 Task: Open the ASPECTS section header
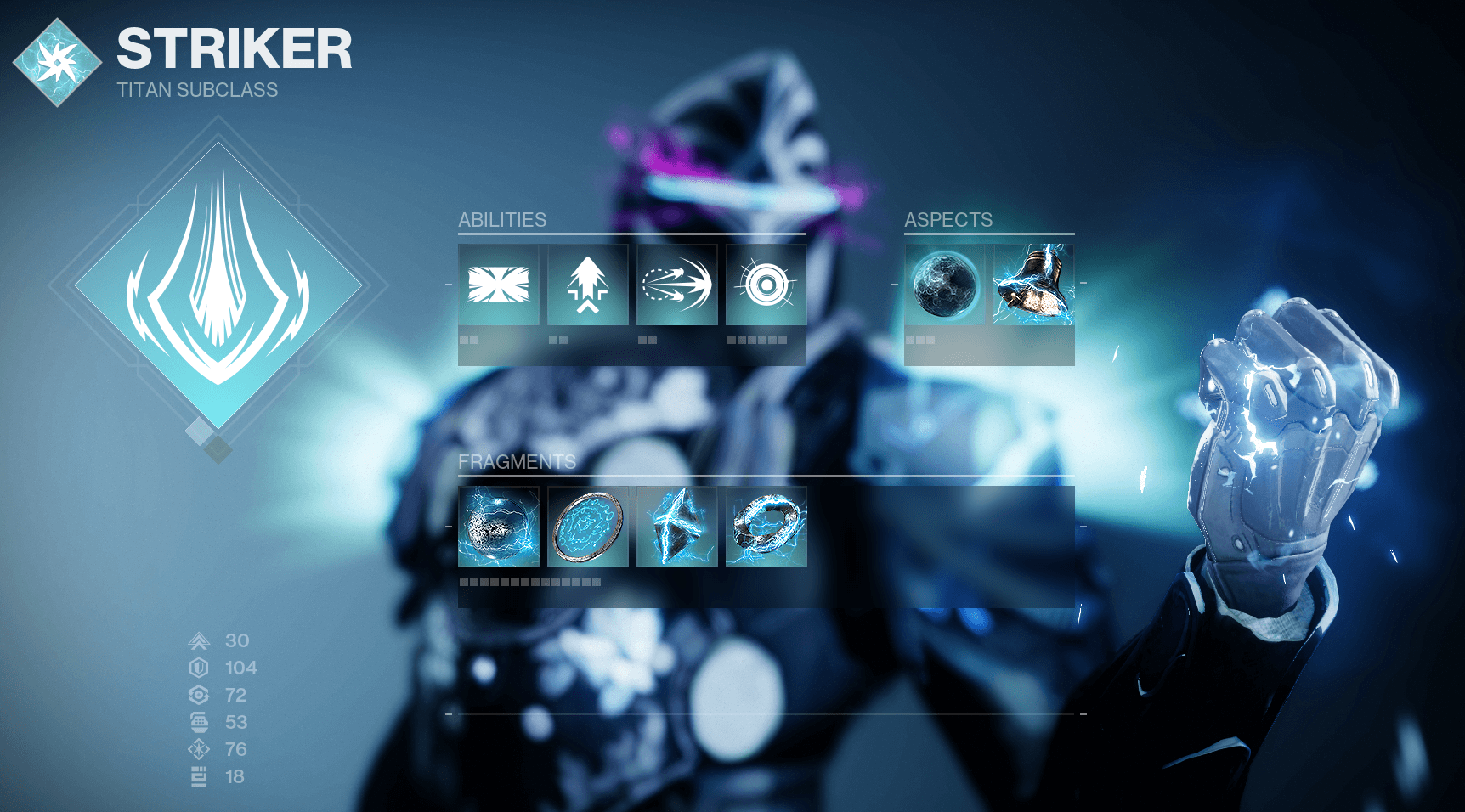947,220
